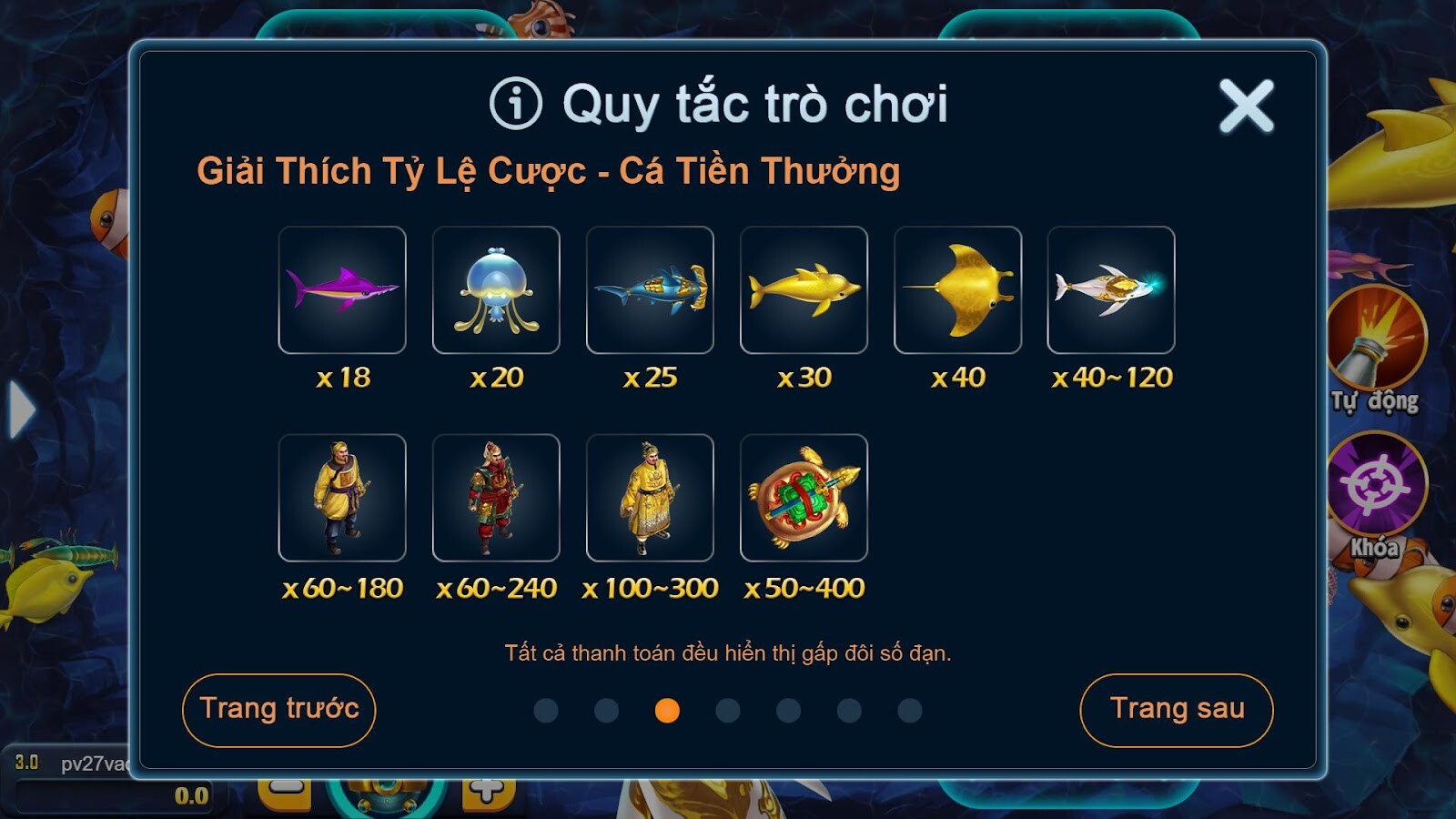Select the highlighted orange pagination dot

point(665,711)
